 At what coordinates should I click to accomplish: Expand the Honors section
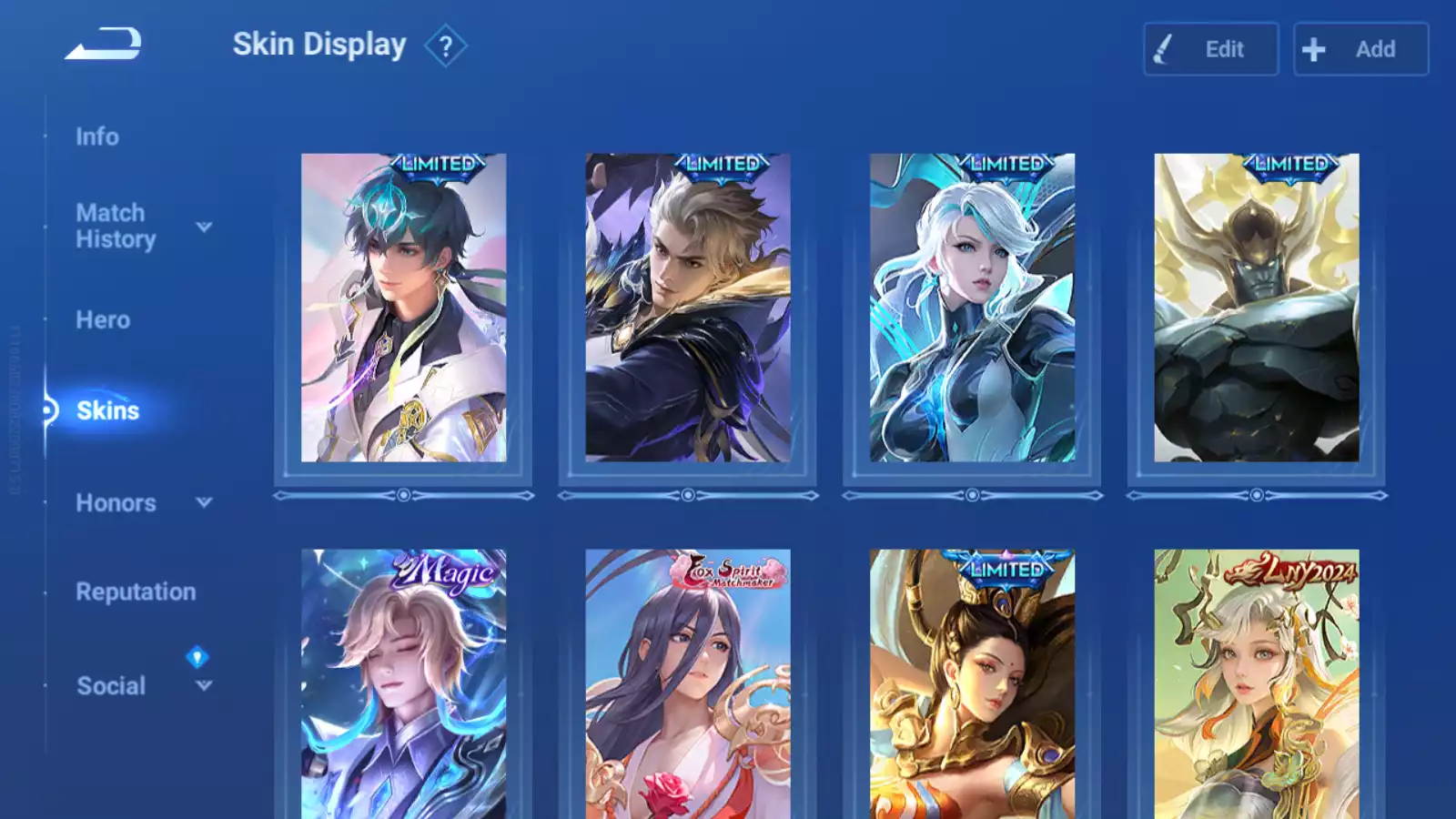204,502
